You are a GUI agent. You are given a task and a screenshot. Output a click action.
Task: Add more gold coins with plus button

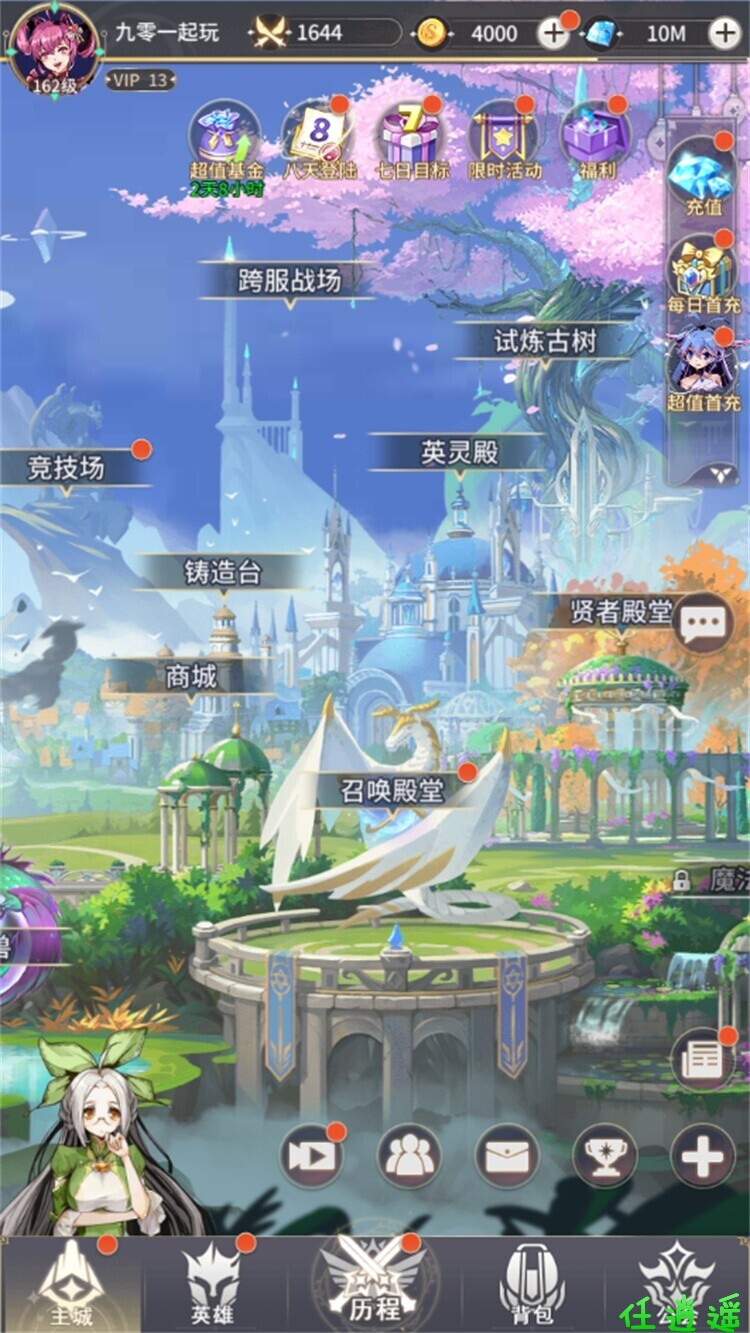click(553, 34)
